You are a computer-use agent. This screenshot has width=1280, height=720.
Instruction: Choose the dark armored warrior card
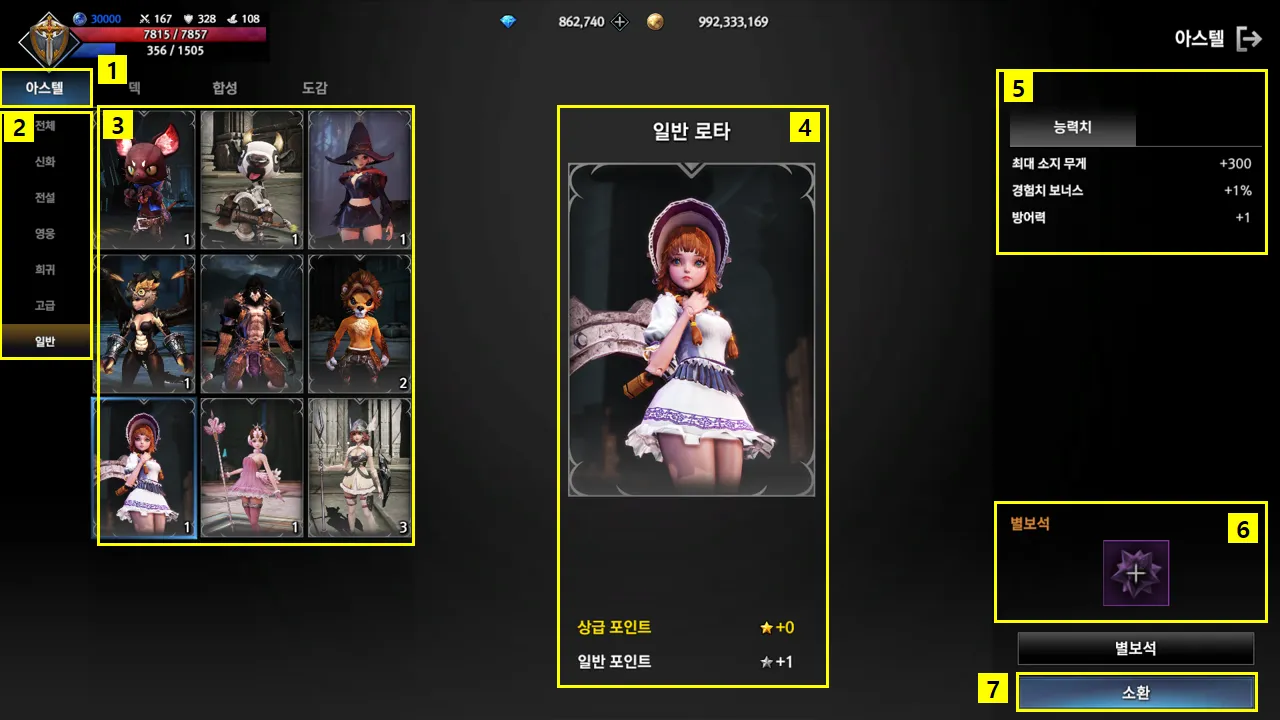[x=252, y=323]
